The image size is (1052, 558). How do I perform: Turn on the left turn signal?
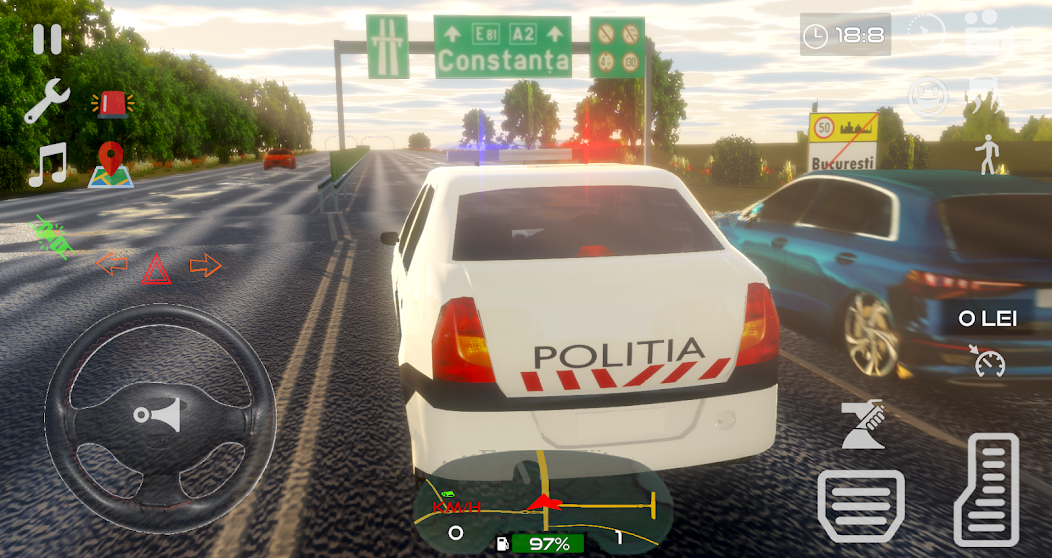click(112, 265)
